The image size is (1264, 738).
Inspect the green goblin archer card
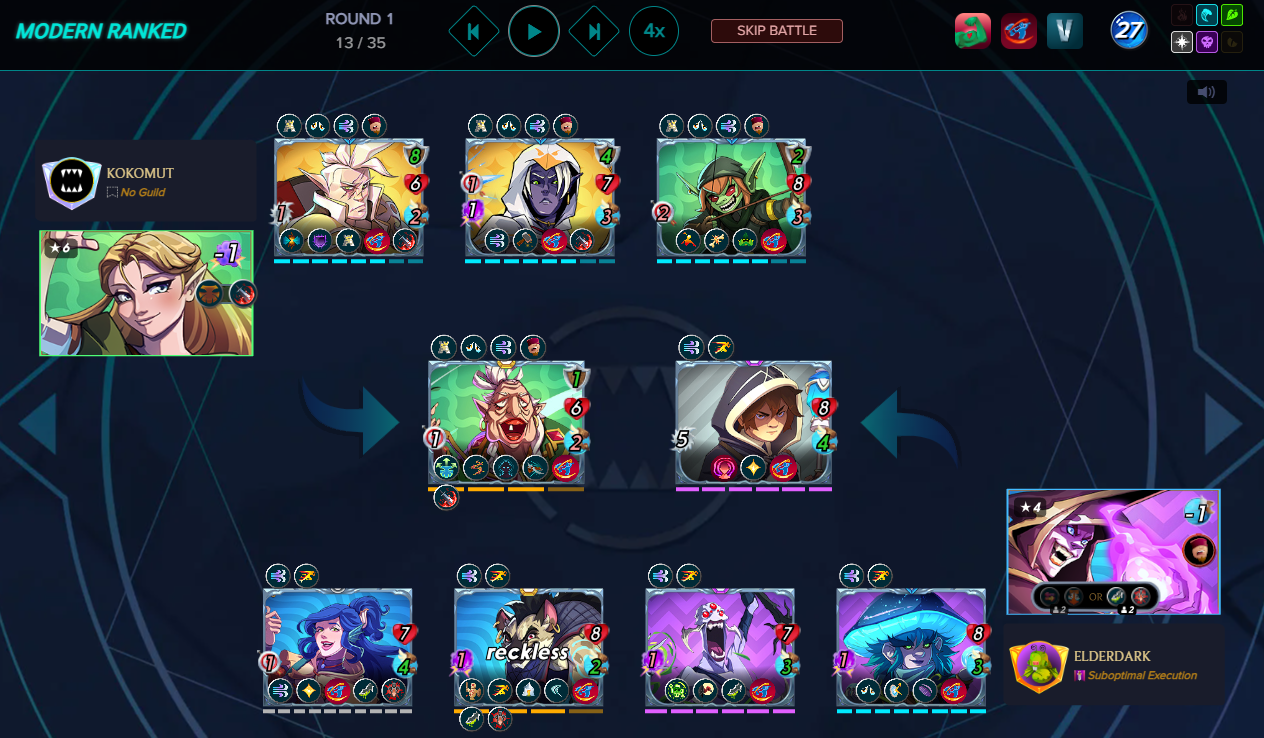click(731, 197)
